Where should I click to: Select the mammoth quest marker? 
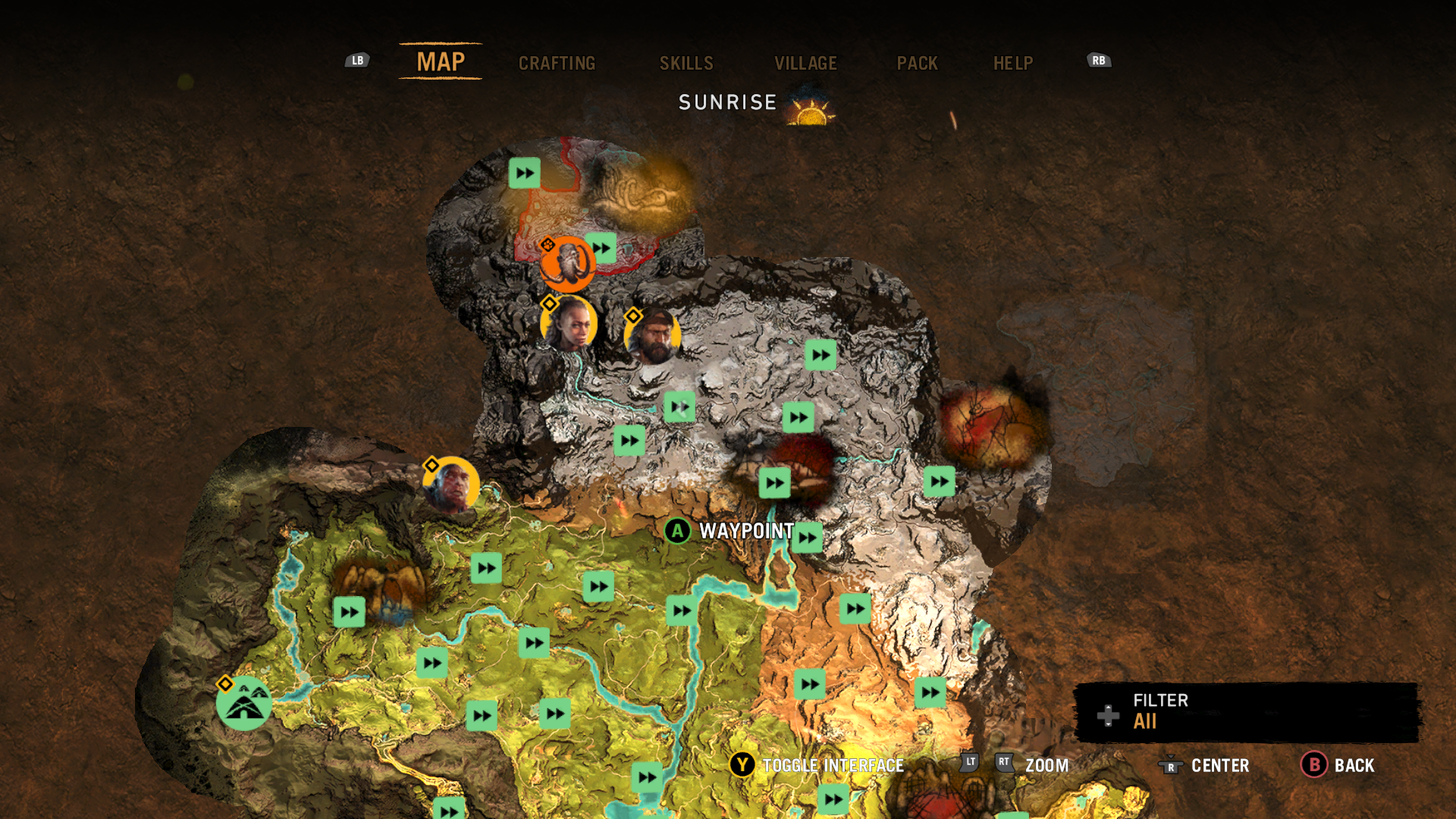pyautogui.click(x=566, y=265)
